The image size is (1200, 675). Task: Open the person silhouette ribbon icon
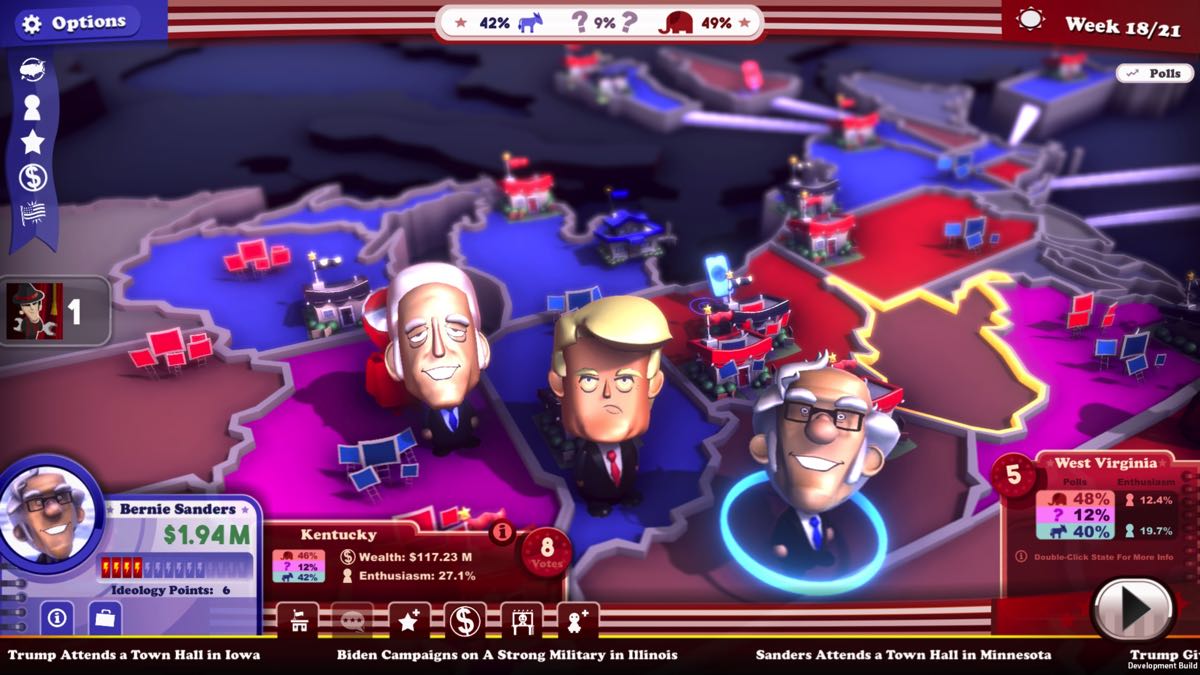(x=32, y=106)
